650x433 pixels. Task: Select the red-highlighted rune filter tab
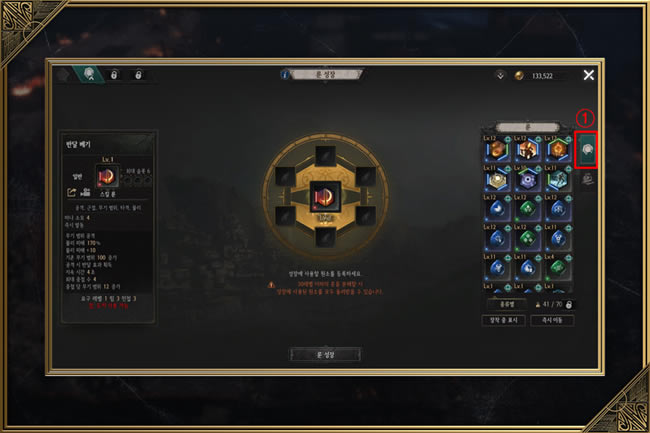[586, 150]
